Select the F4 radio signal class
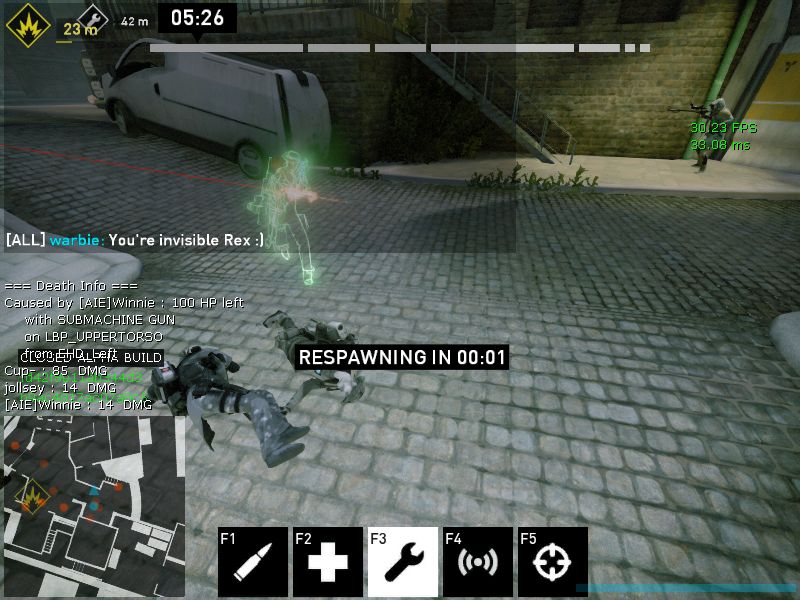Viewport: 800px width, 600px height. [x=478, y=561]
